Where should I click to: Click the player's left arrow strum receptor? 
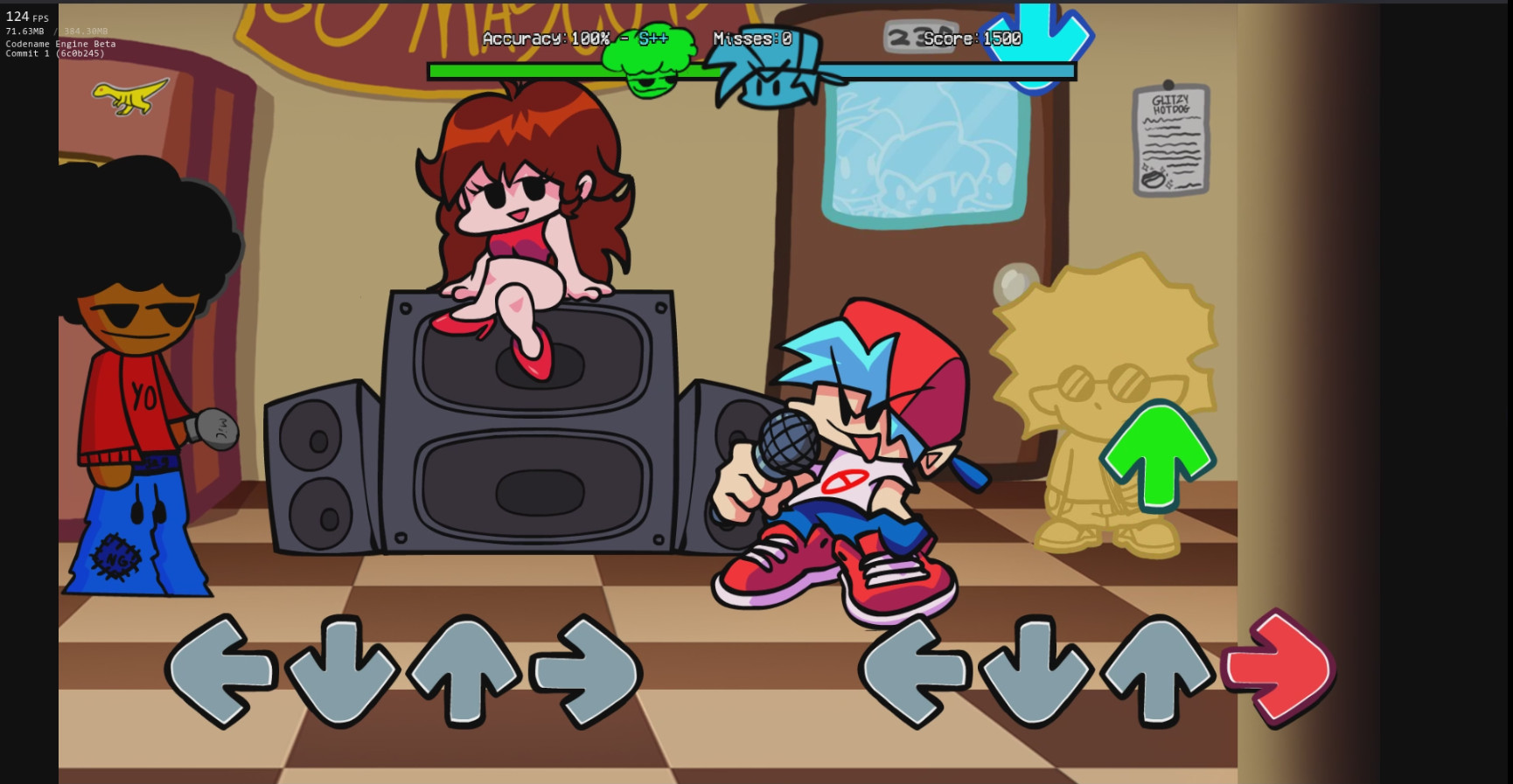pos(913,669)
